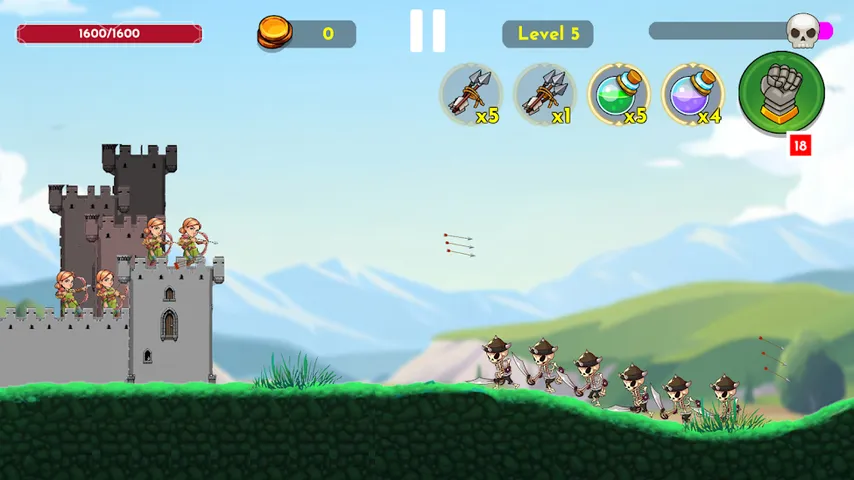Use the green potion
This screenshot has height=480, width=854.
[x=618, y=95]
